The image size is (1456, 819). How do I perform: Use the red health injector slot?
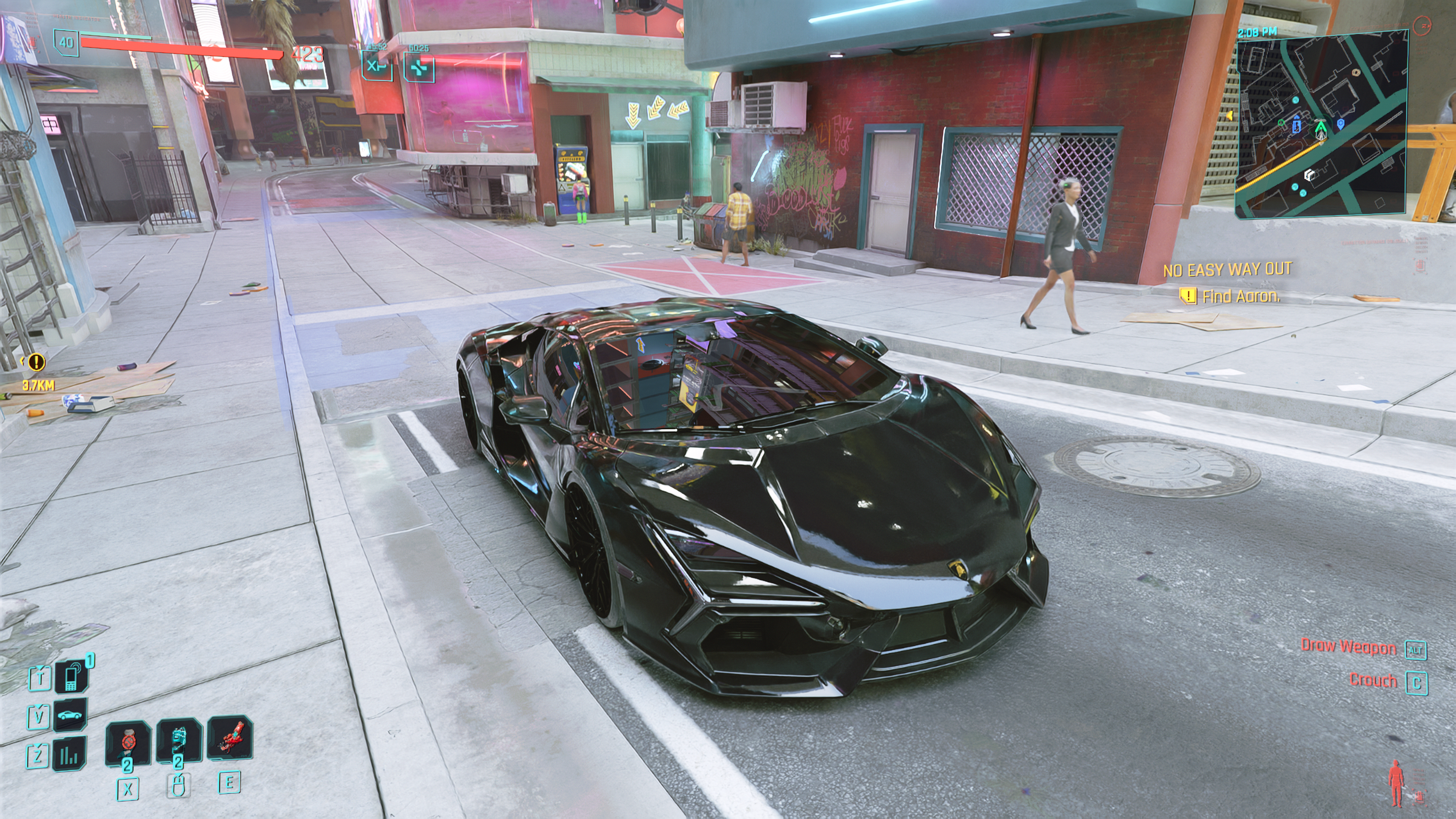(128, 742)
